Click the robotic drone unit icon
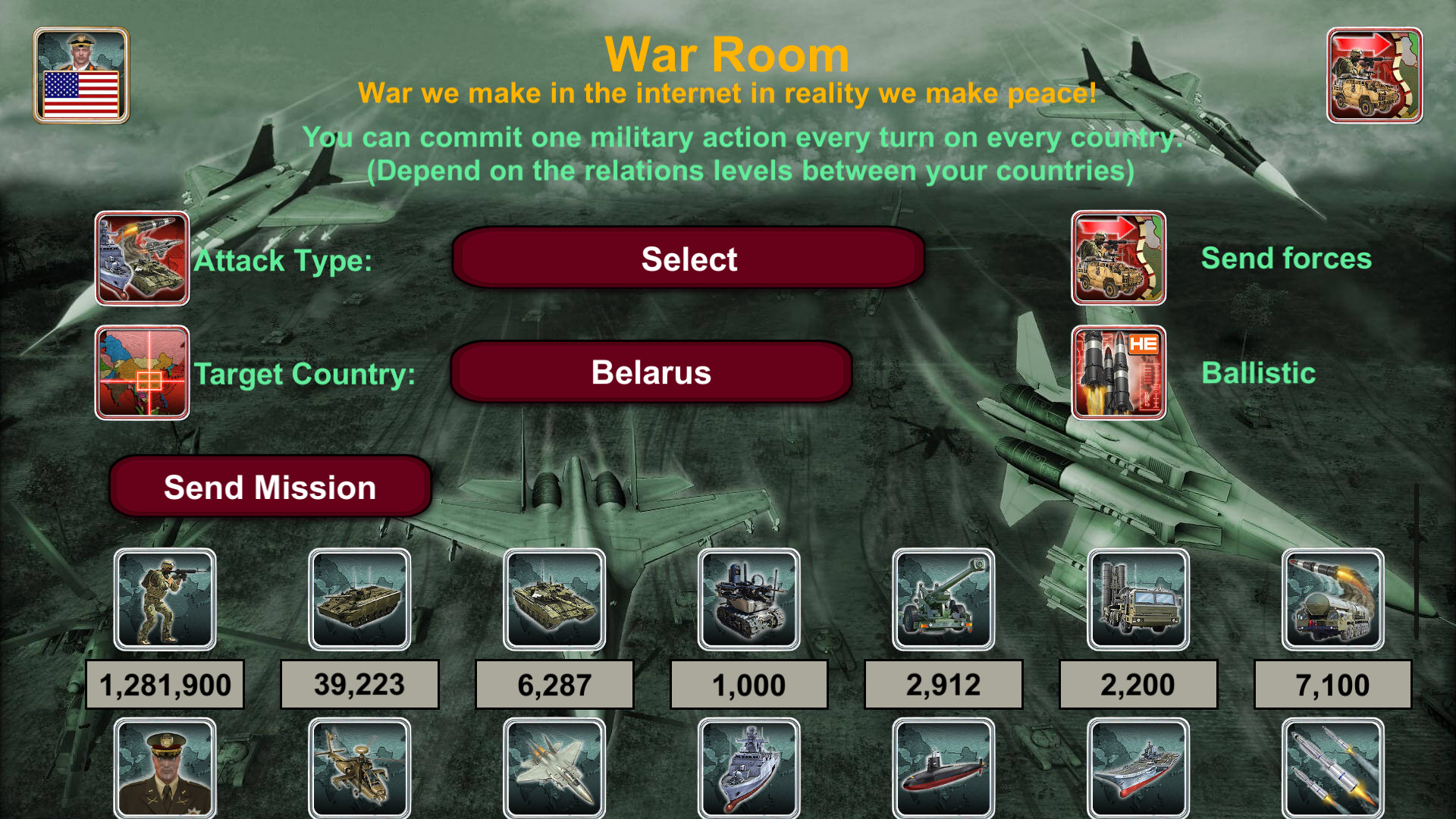The width and height of the screenshot is (1456, 819). pos(748,599)
